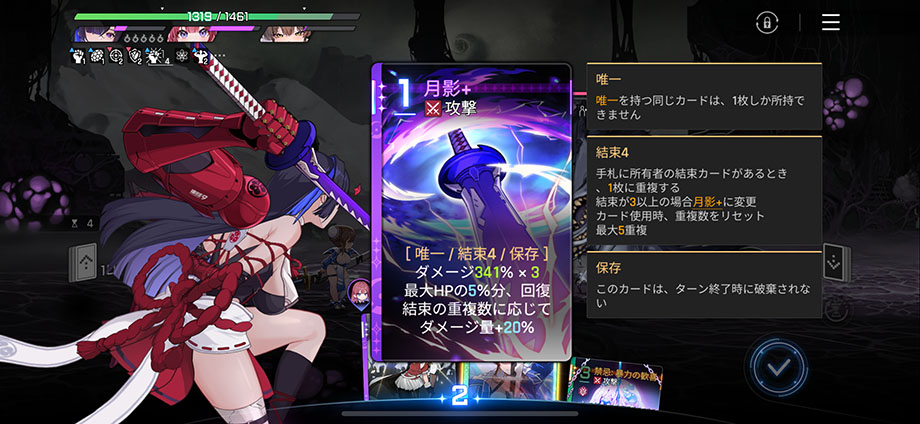Select the enlarged 月影+ attack card

point(471,212)
